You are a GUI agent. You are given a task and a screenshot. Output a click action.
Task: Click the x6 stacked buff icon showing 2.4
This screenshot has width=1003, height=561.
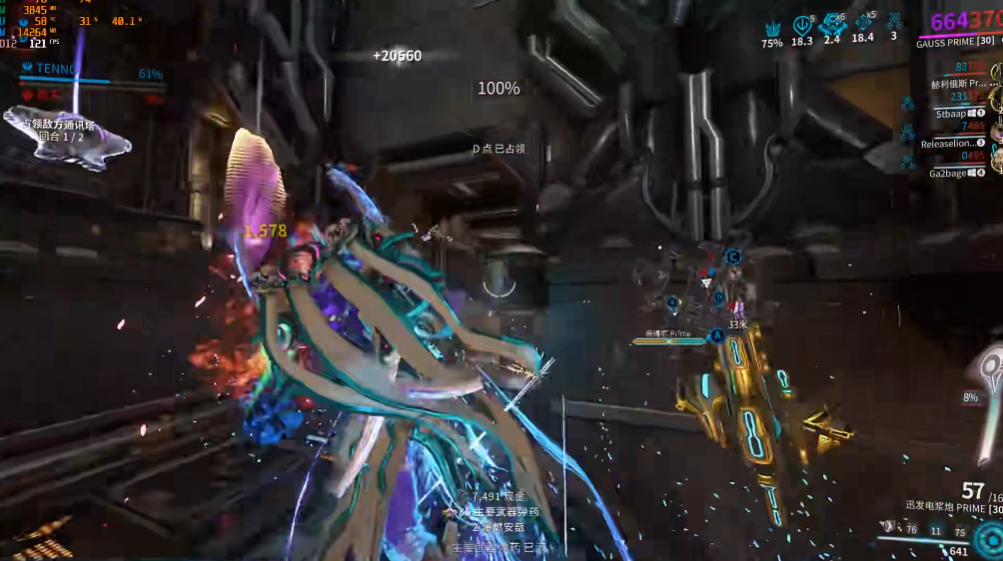tap(832, 25)
